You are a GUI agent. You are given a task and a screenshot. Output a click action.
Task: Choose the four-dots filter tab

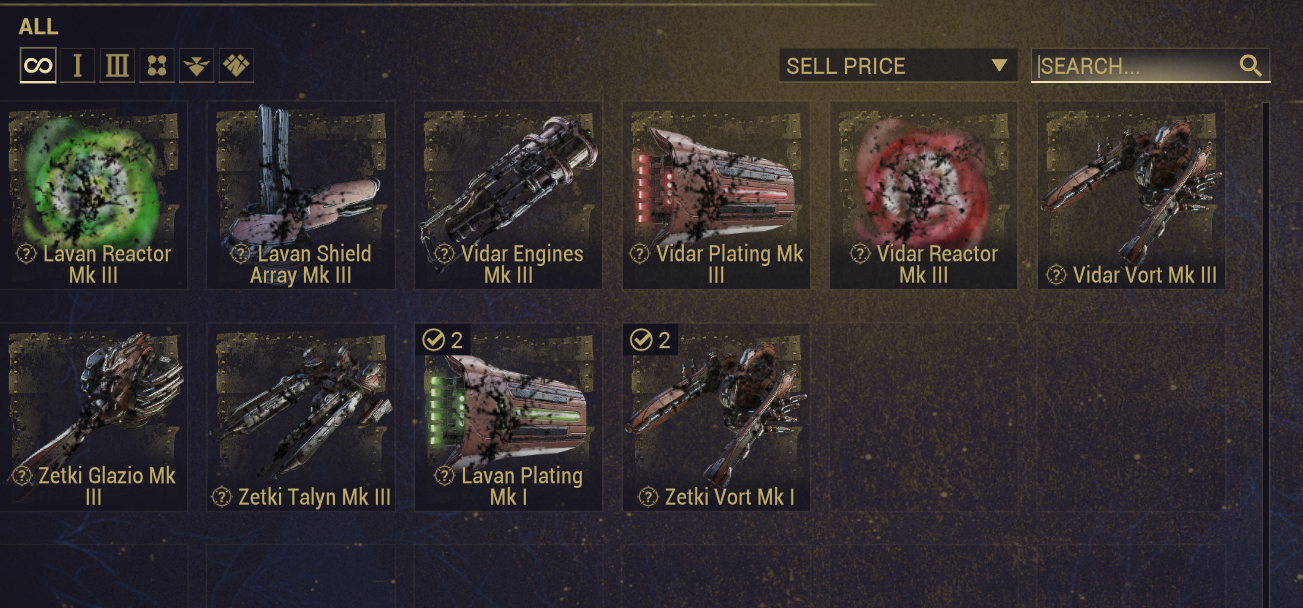157,66
